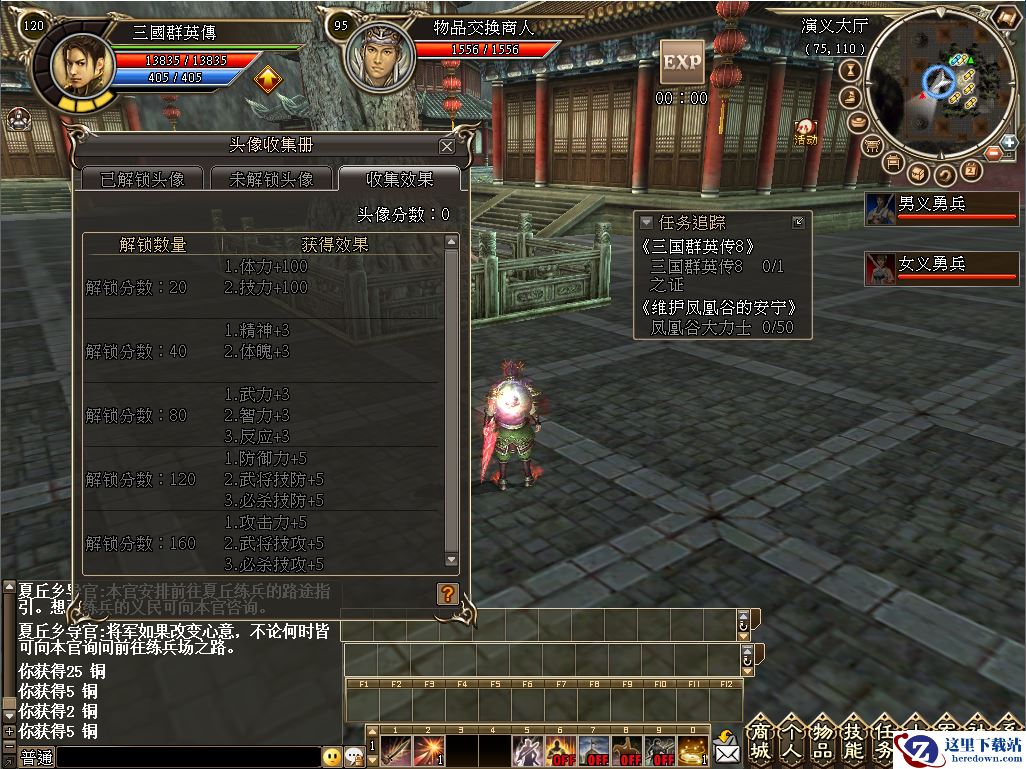Use the explosion skill in hotbar slot 2
Image resolution: width=1026 pixels, height=769 pixels.
click(429, 750)
